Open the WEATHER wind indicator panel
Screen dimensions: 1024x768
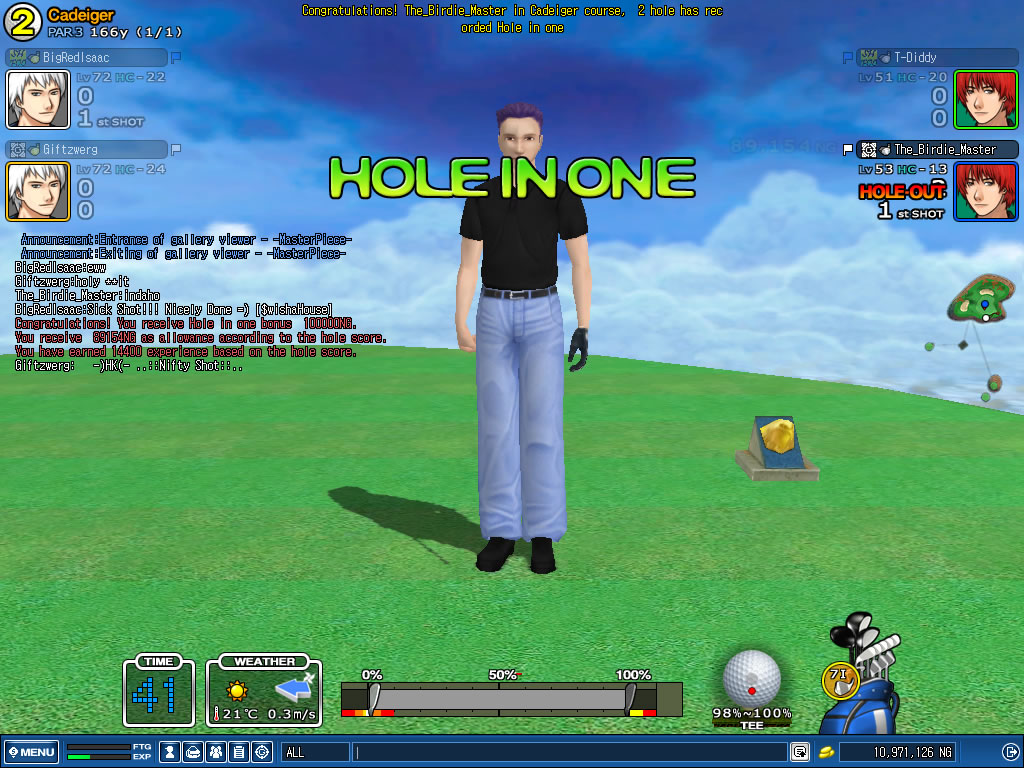click(264, 692)
